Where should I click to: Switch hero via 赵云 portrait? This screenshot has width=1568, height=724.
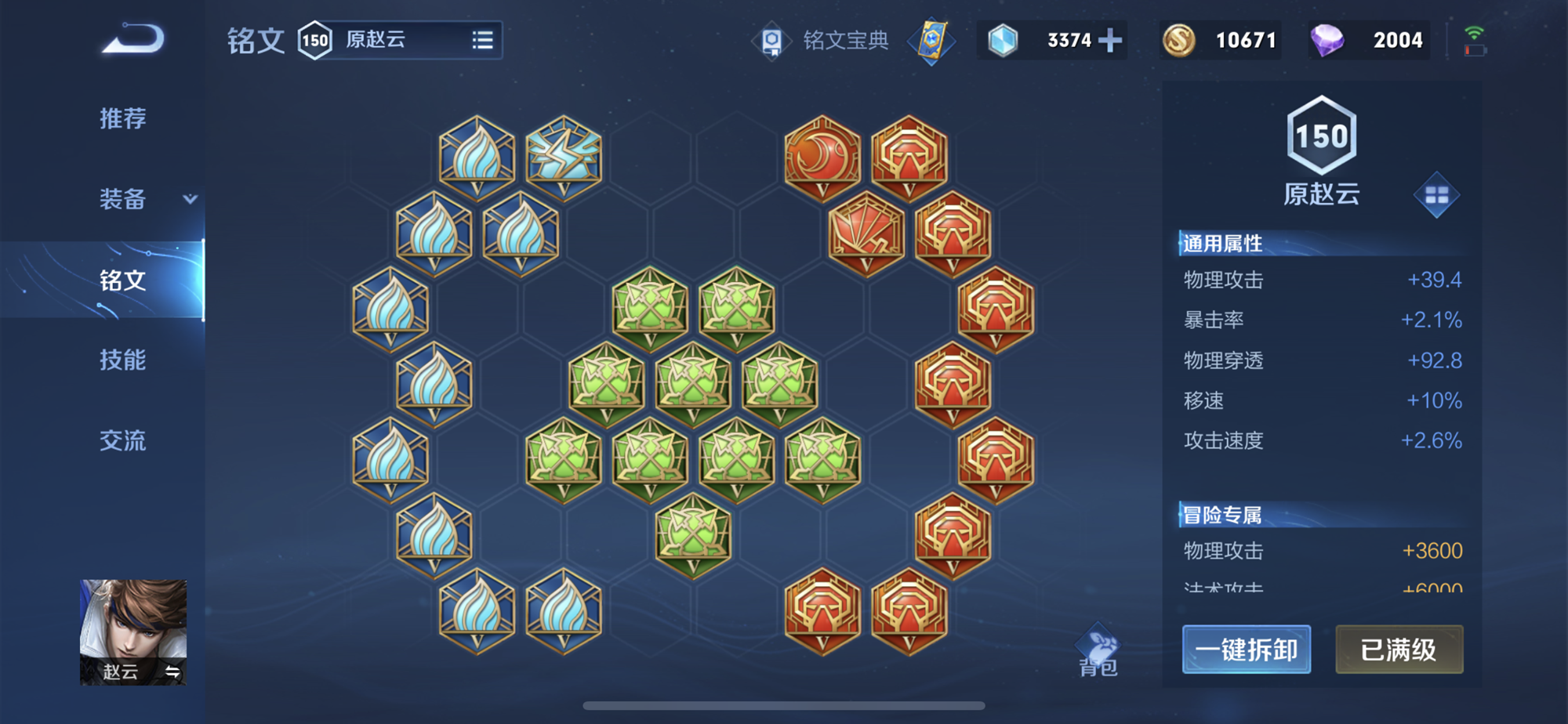point(133,632)
